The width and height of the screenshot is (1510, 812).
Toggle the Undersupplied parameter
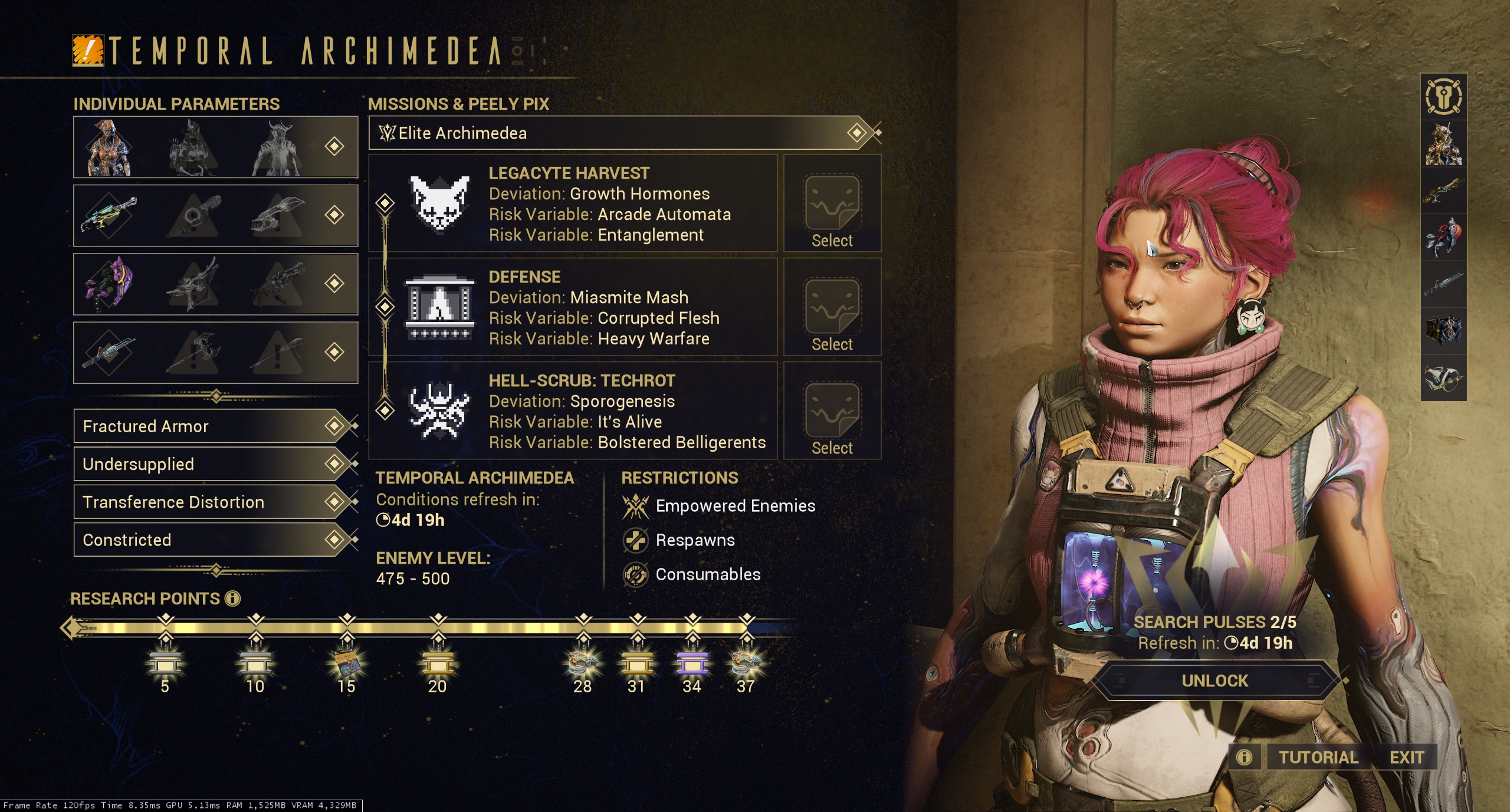tap(215, 464)
